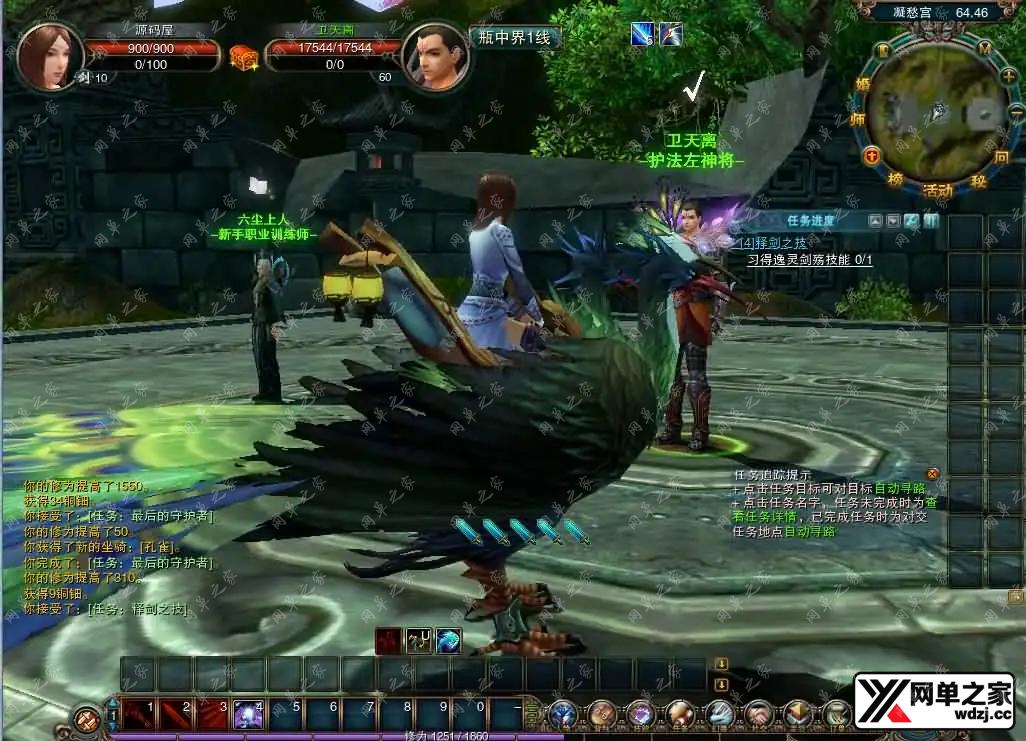Screen dimensions: 1026x741
Task: Open the world map with the M button
Action: click(985, 48)
